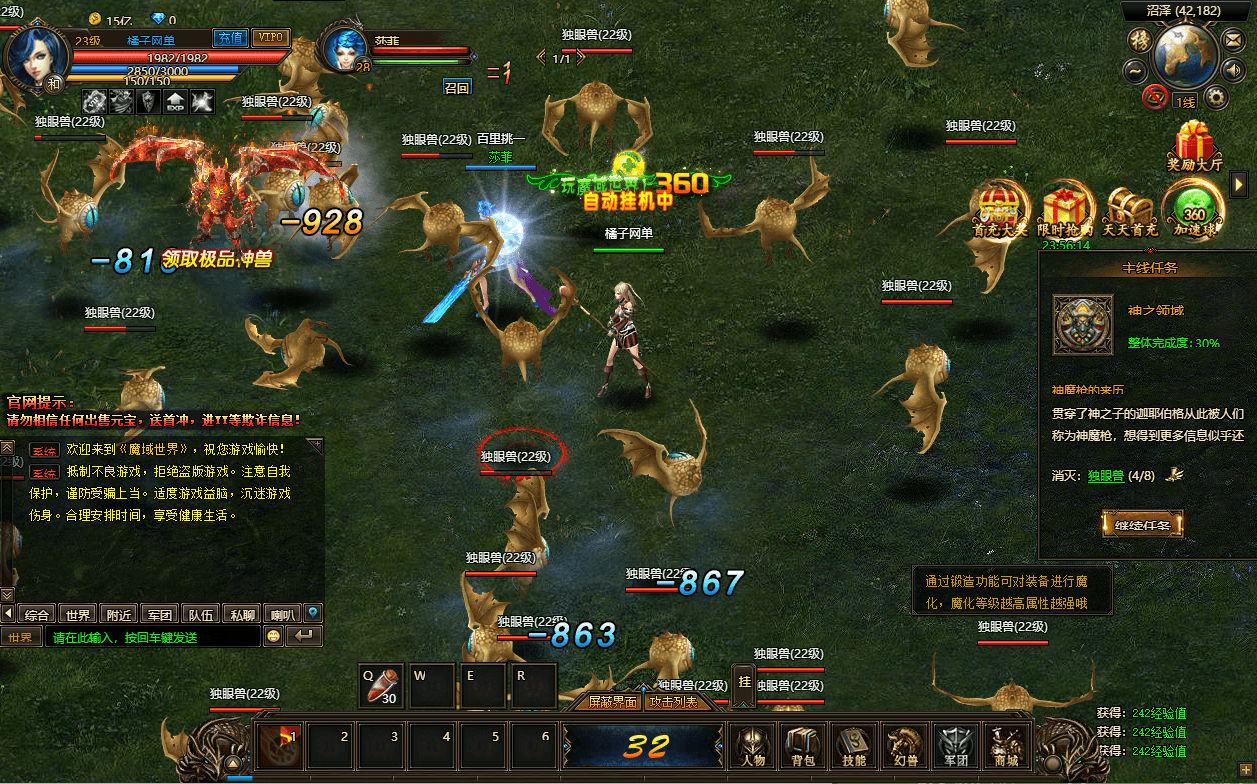This screenshot has width=1257, height=784.
Task: Open the 人物 character panel
Action: pyautogui.click(x=753, y=745)
